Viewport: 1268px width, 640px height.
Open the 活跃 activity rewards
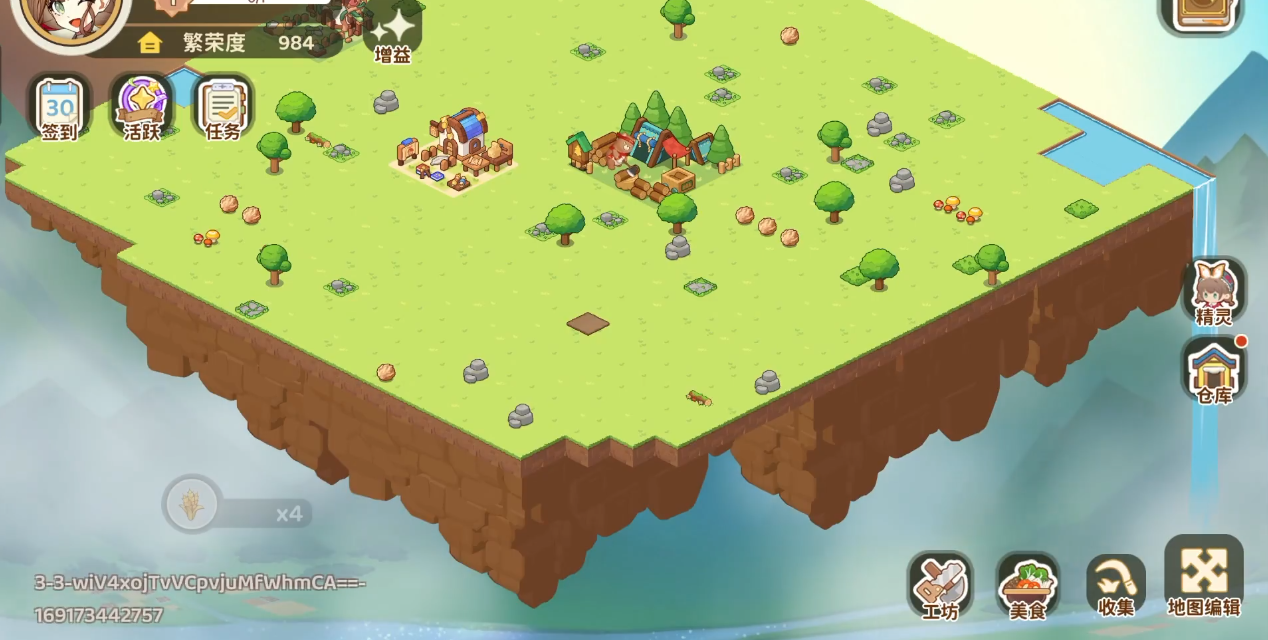pyautogui.click(x=141, y=107)
